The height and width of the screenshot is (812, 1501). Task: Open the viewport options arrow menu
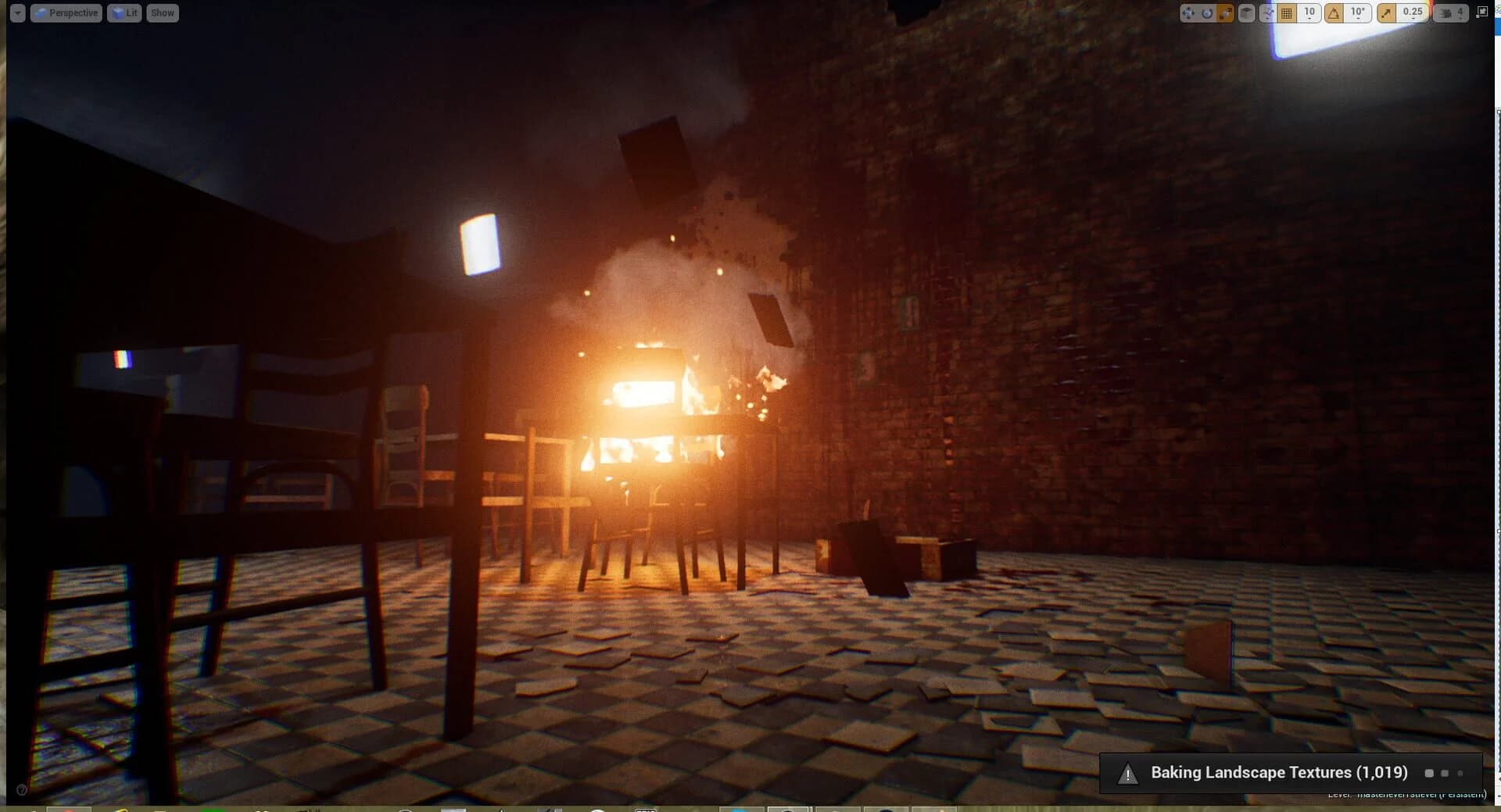pos(16,13)
